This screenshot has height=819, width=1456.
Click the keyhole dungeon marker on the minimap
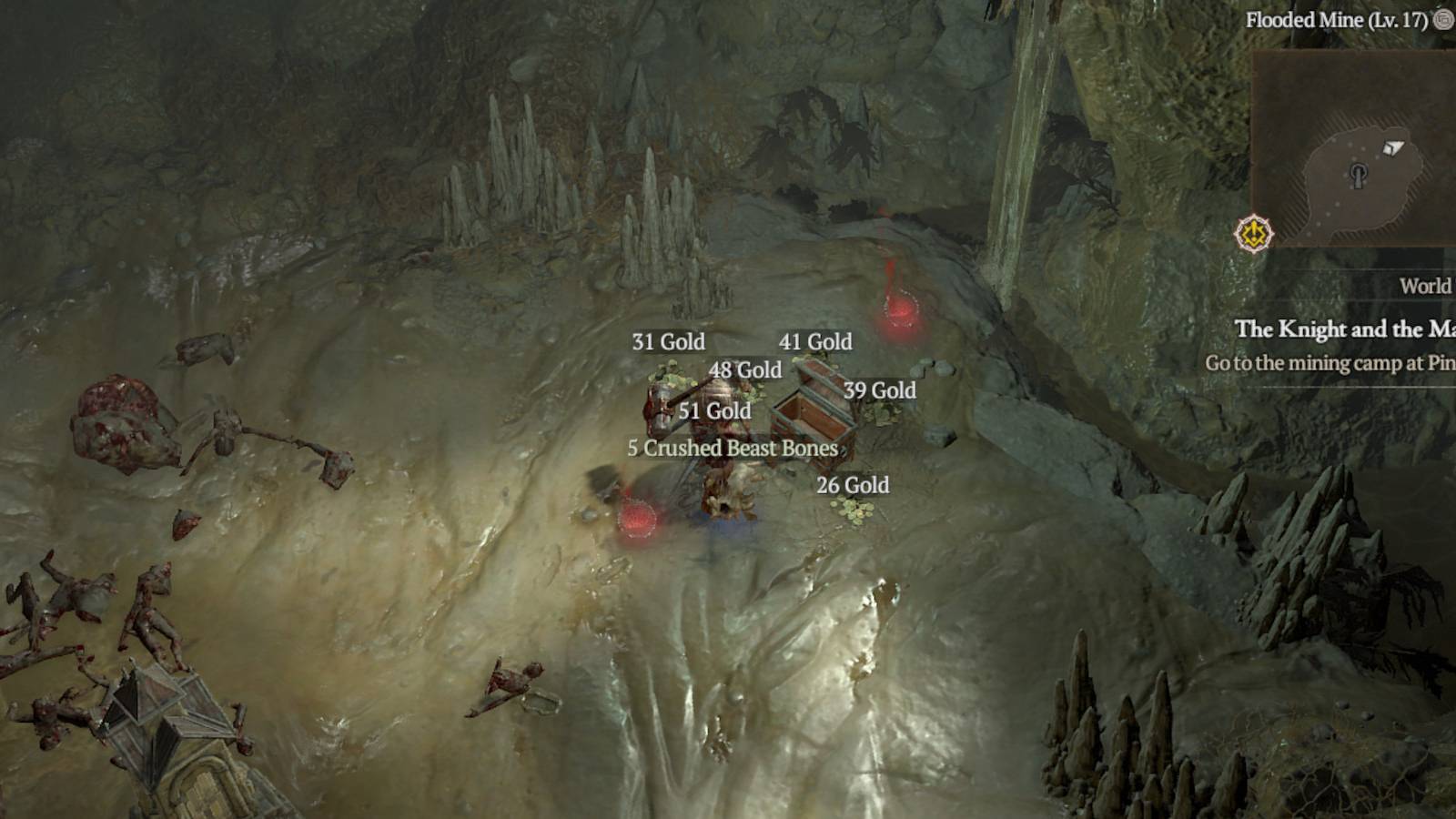pyautogui.click(x=1359, y=177)
